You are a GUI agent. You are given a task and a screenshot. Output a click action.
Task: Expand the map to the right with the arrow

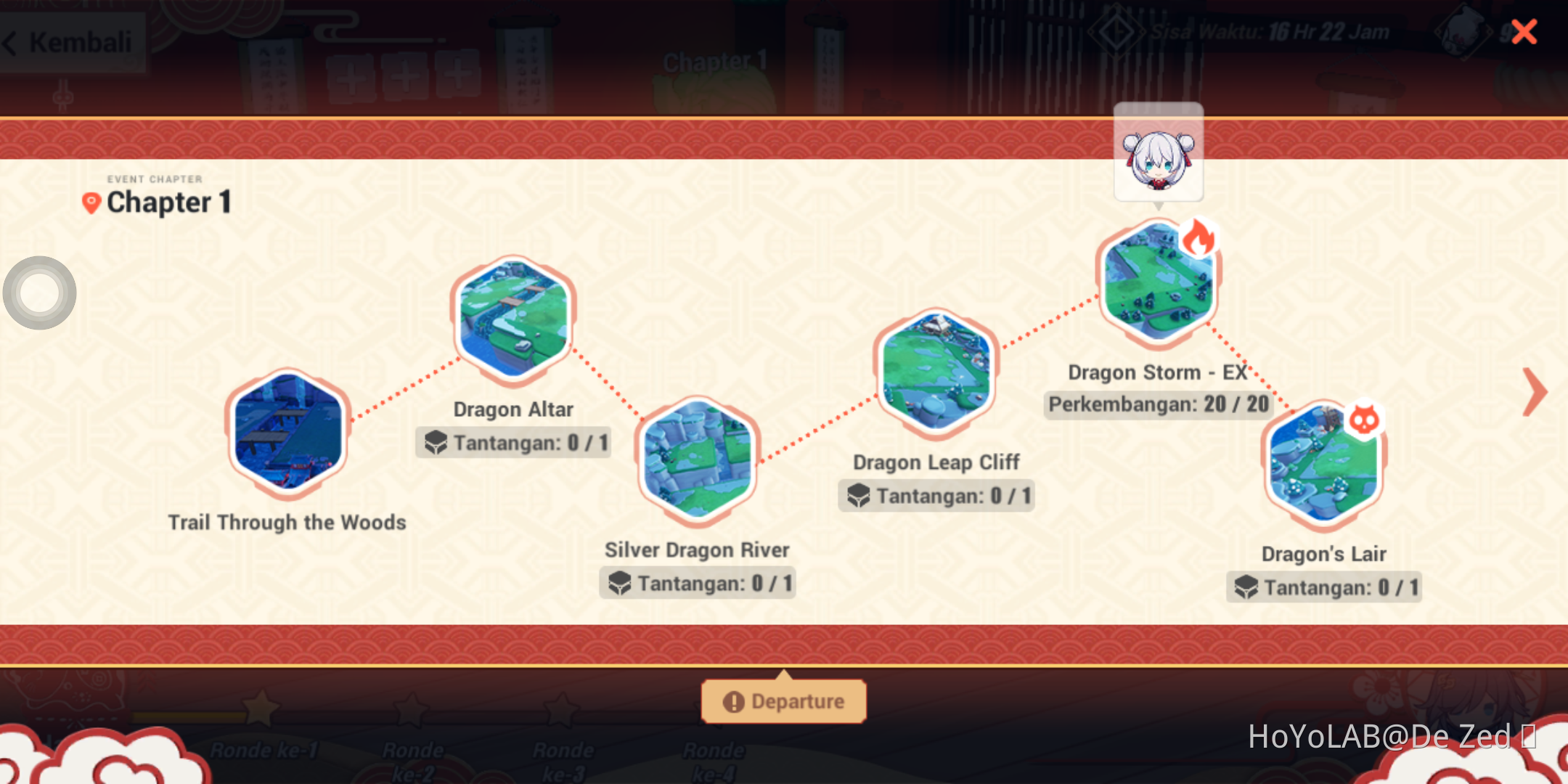pyautogui.click(x=1535, y=393)
